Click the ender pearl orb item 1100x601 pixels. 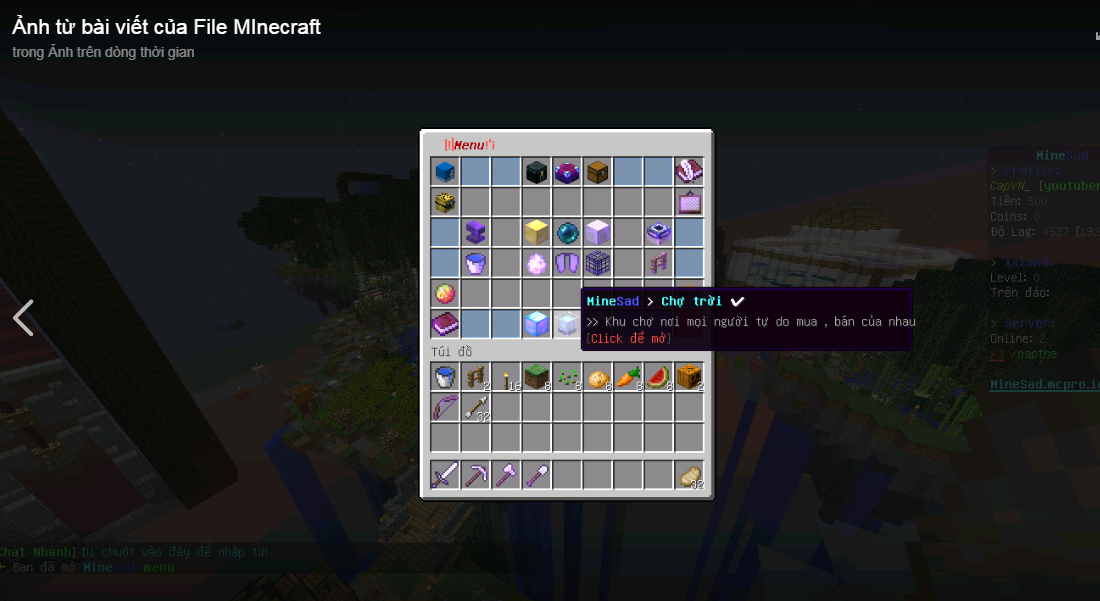point(567,233)
